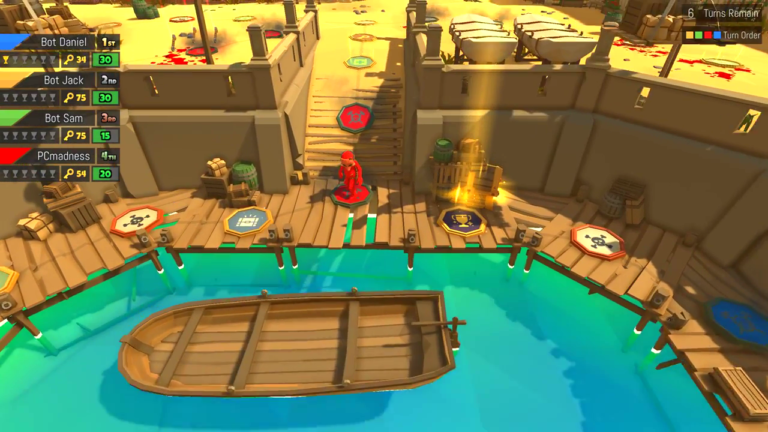The width and height of the screenshot is (768, 432).
Task: Select Bot Daniel's scoreboard row
Action: pyautogui.click(x=60, y=51)
